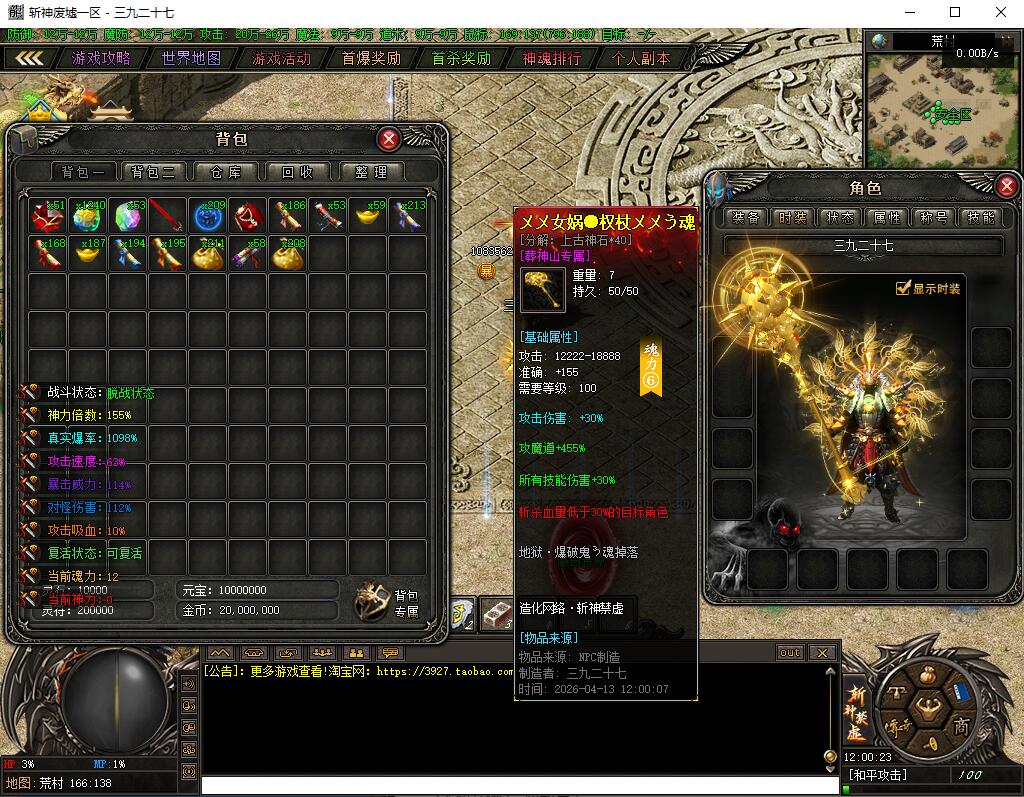The width and height of the screenshot is (1024, 797).
Task: Select the rainbow gem stack x53
Action: 128,215
